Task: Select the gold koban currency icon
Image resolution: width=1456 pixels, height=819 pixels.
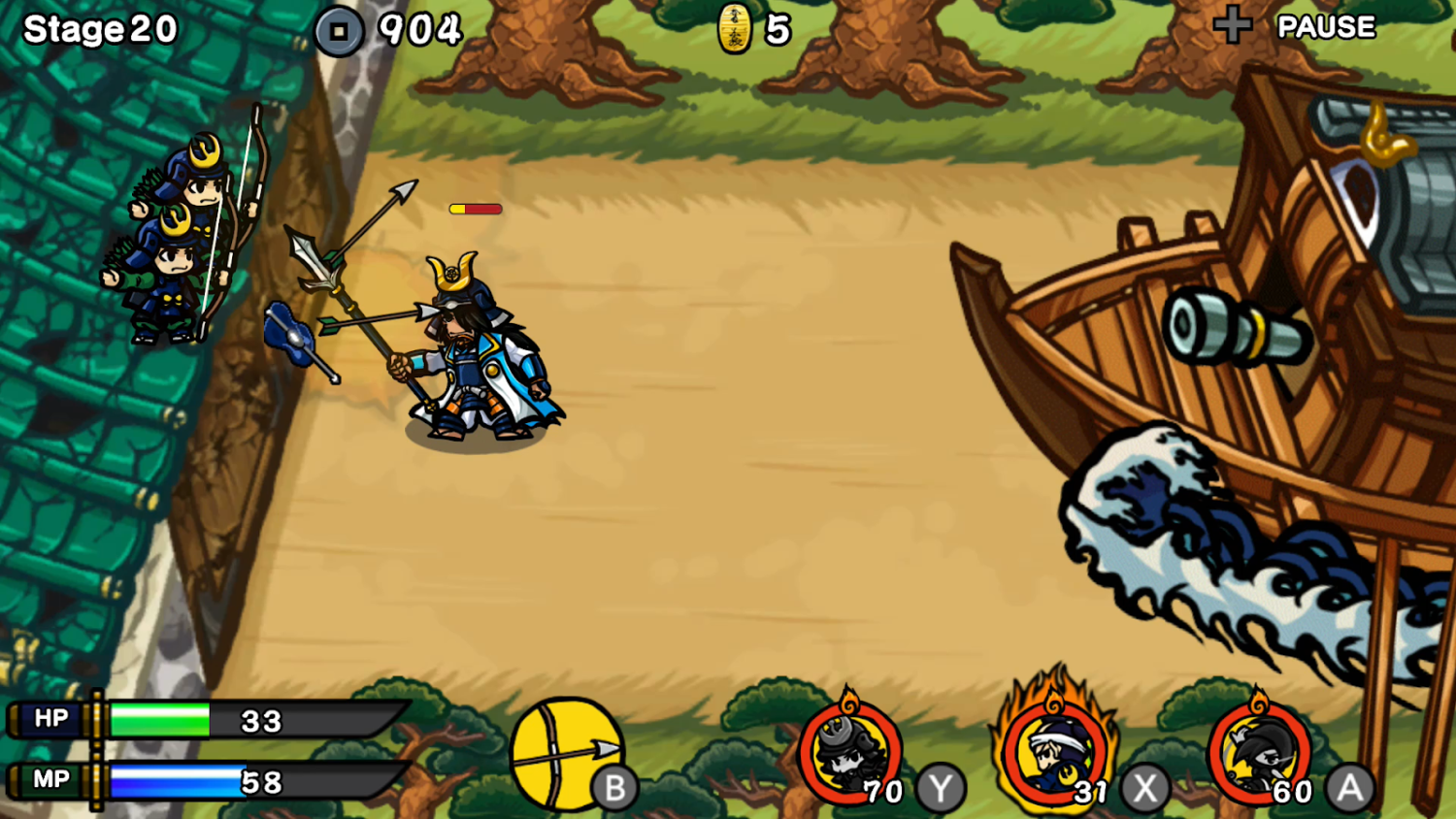Action: (x=733, y=27)
